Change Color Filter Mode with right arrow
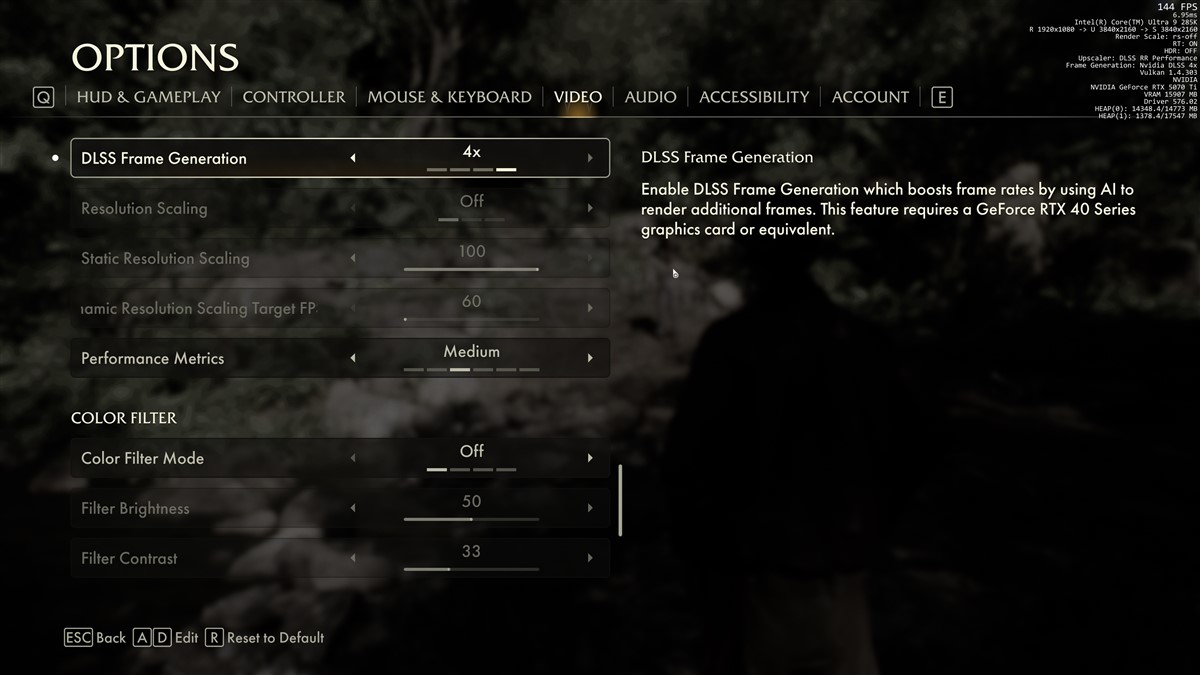 click(x=590, y=458)
